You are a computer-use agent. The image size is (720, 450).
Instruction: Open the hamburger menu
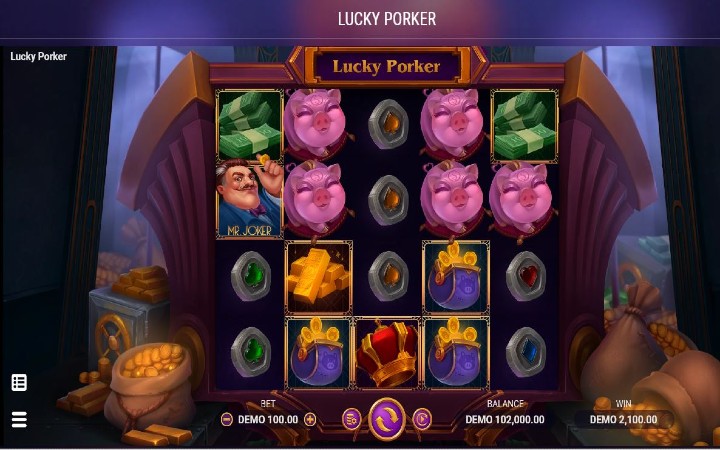[x=19, y=419]
